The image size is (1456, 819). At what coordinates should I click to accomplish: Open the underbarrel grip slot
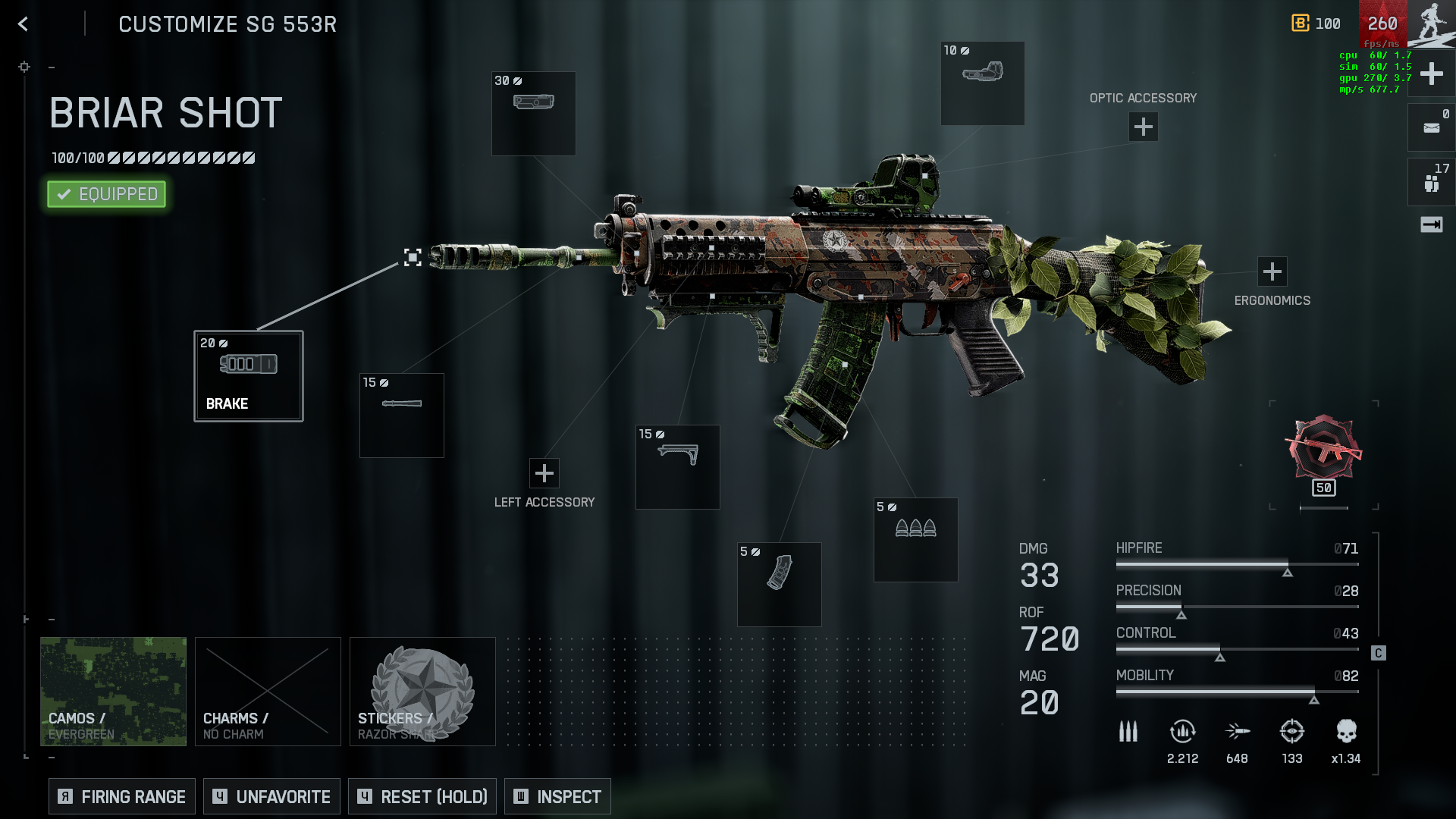click(677, 466)
